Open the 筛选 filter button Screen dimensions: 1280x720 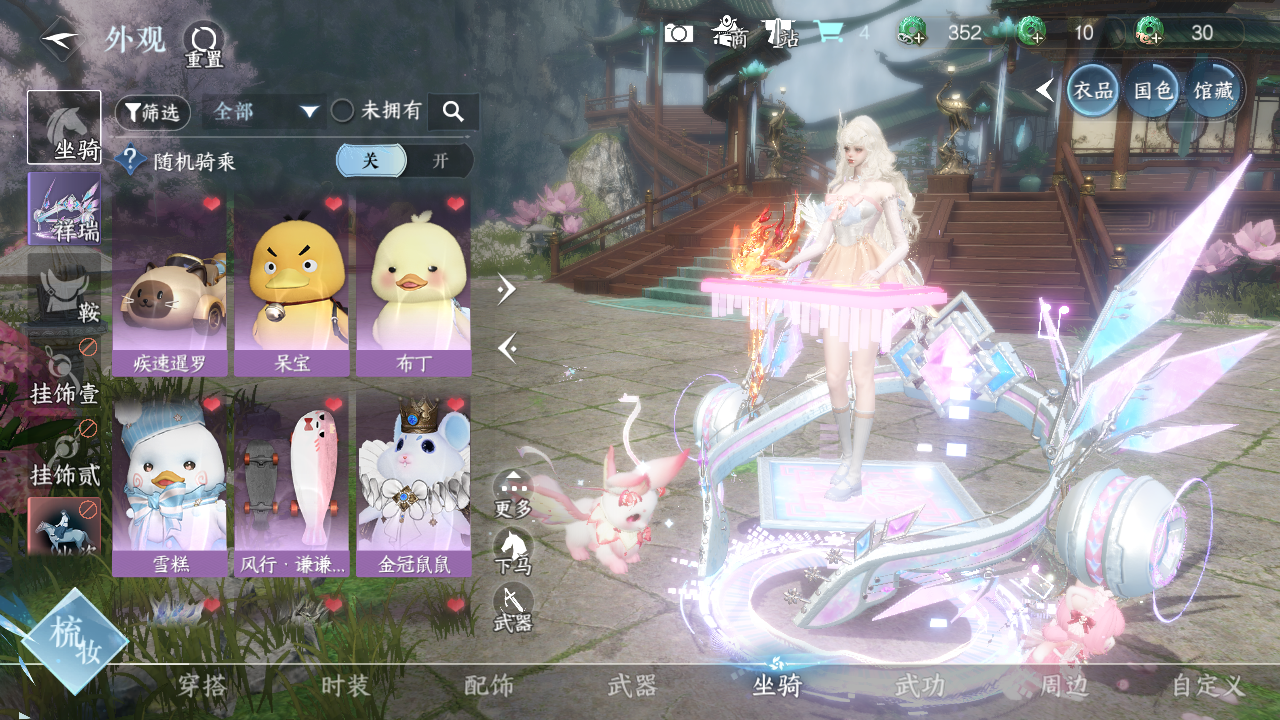click(x=153, y=113)
